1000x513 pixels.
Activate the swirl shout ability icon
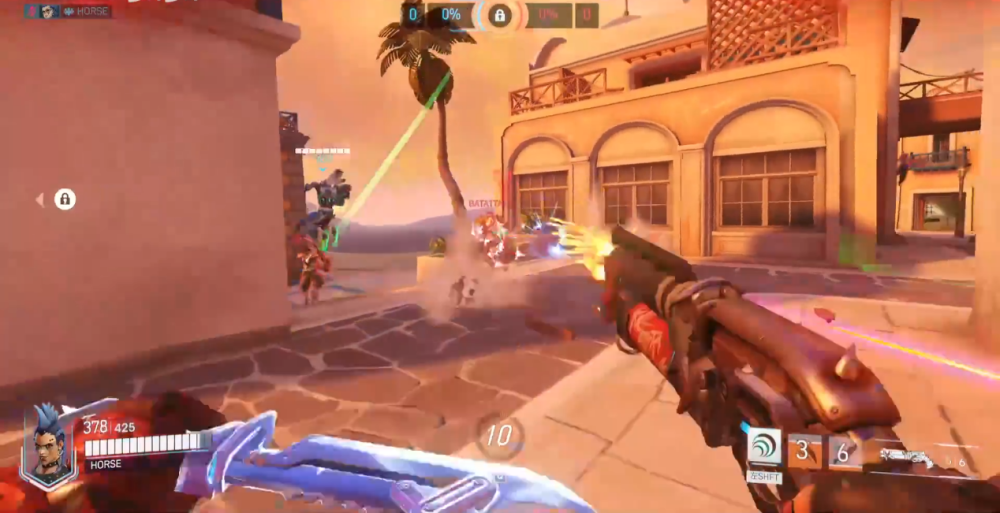click(x=764, y=448)
